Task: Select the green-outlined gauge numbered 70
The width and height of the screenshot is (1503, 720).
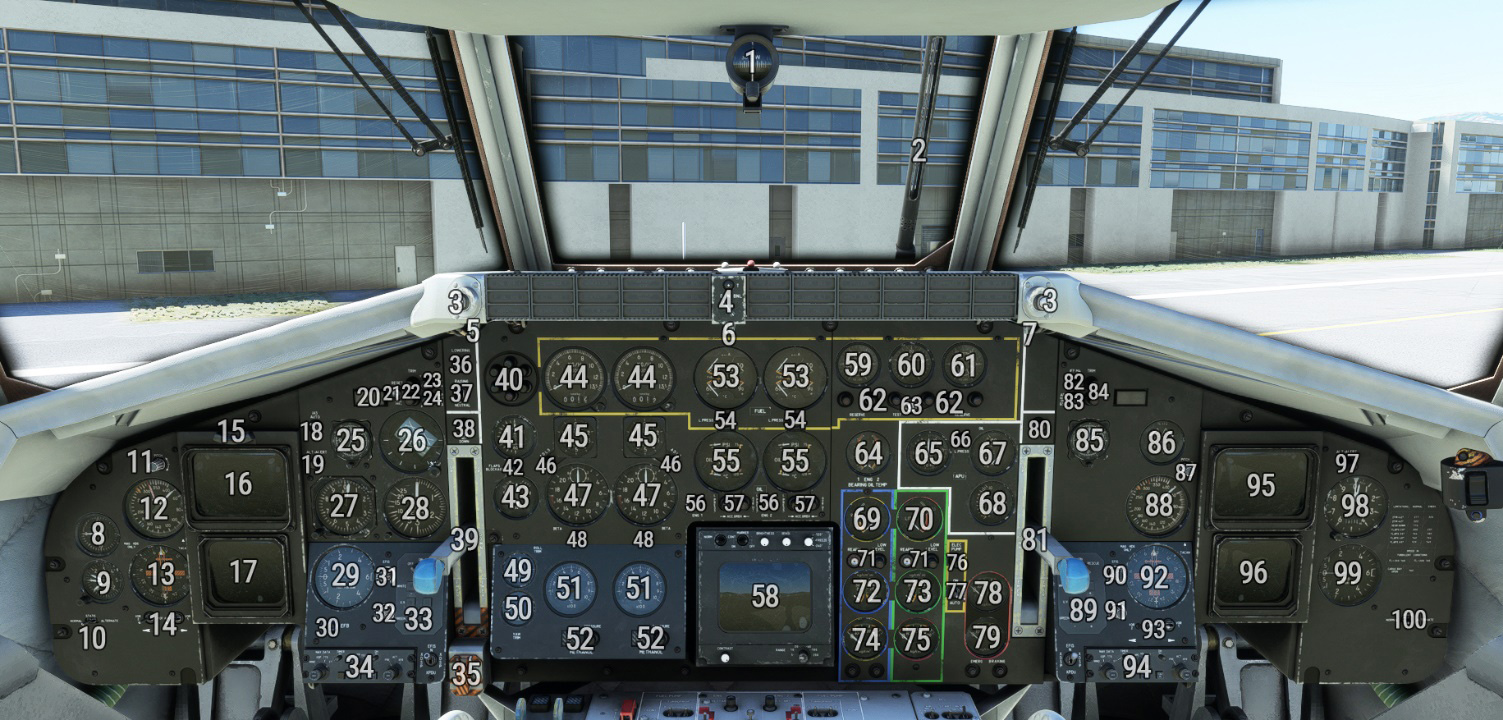Action: [x=918, y=518]
